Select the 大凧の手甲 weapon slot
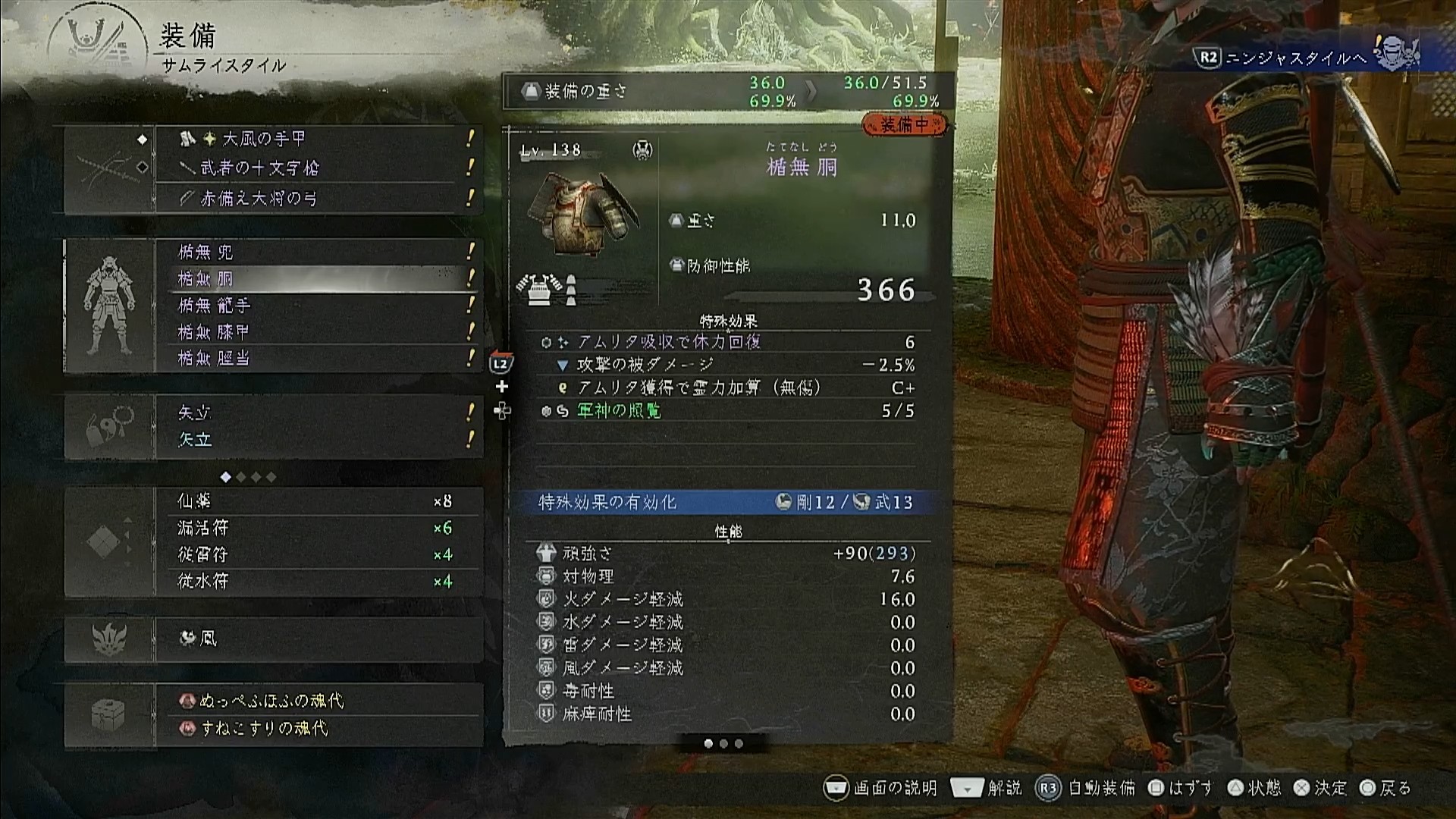The width and height of the screenshot is (1456, 819). [317, 139]
